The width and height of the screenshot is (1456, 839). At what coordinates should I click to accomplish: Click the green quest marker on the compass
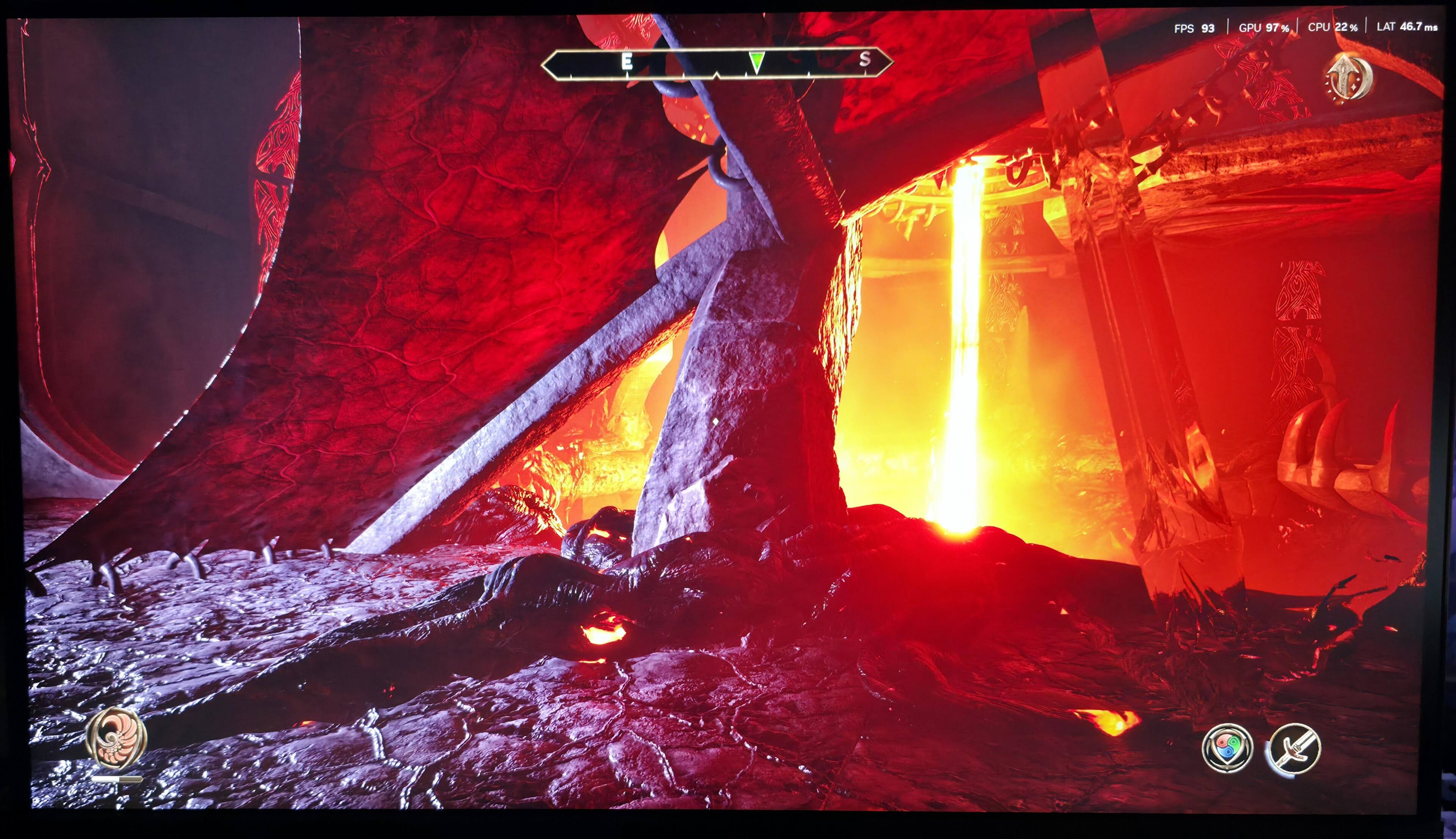pyautogui.click(x=757, y=62)
